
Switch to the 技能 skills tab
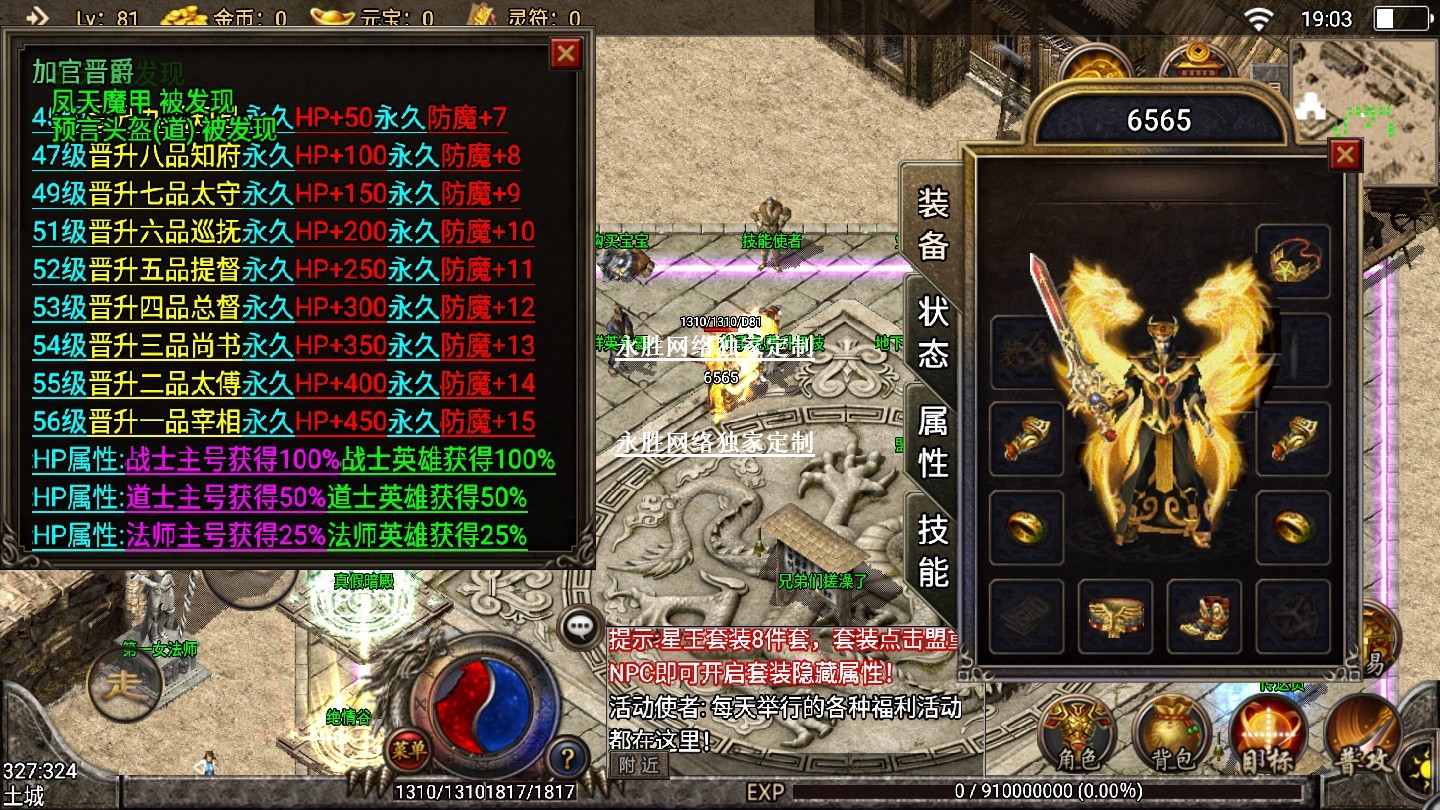pyautogui.click(x=933, y=550)
